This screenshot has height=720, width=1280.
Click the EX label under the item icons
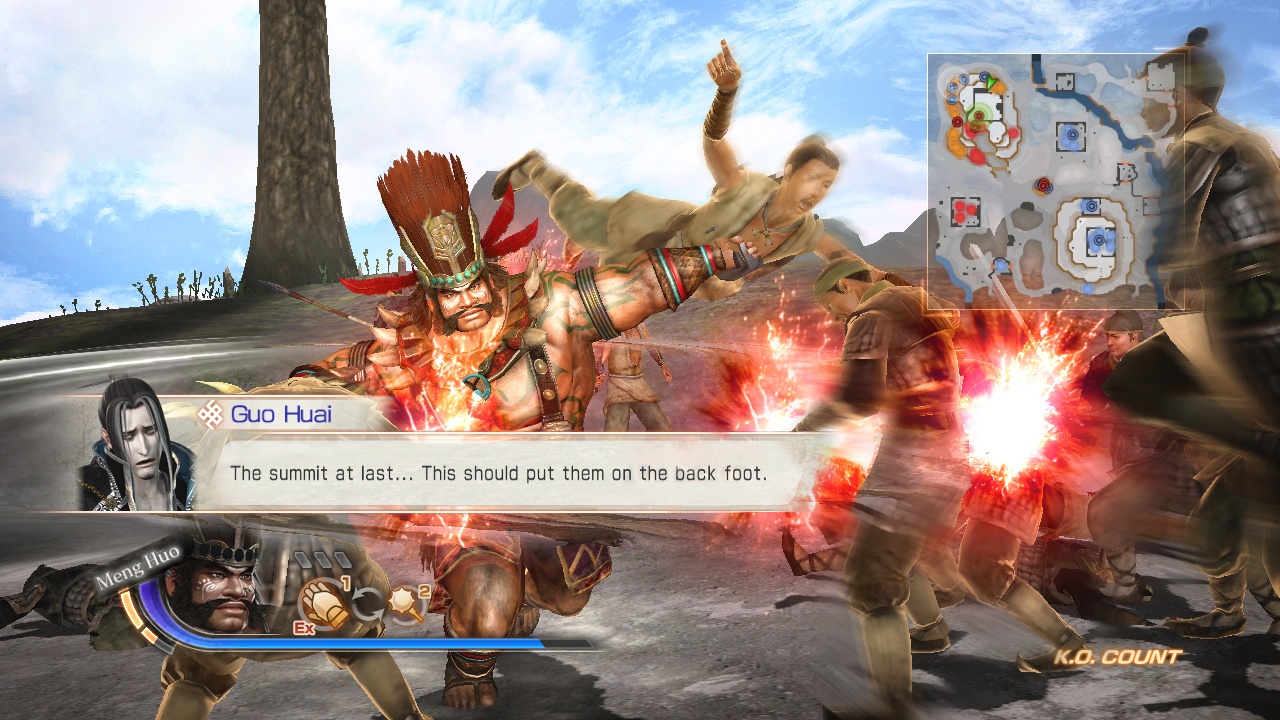(x=303, y=627)
